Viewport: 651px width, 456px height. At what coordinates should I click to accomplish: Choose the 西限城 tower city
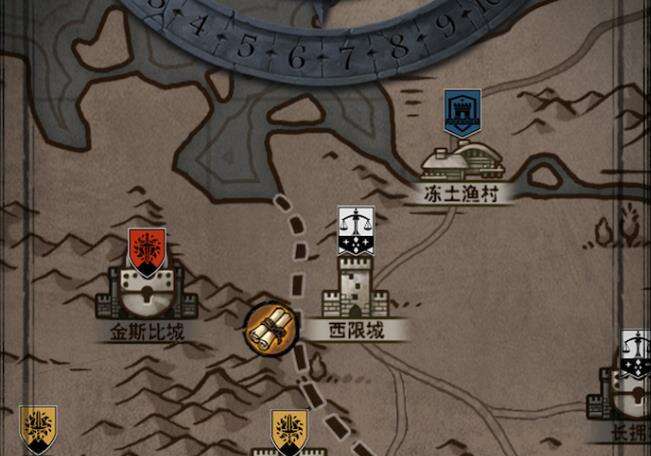[349, 285]
